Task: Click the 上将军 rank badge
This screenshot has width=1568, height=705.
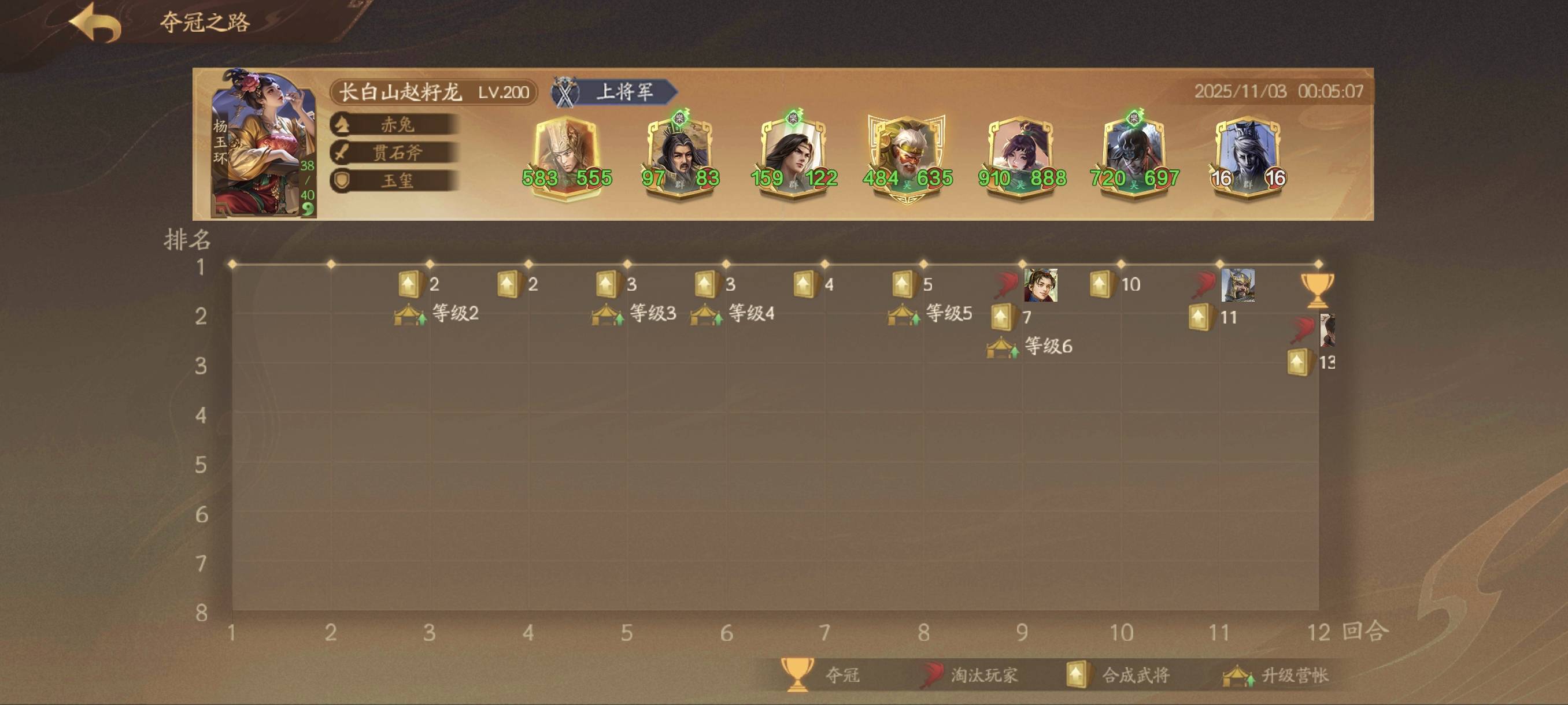Action: point(616,92)
